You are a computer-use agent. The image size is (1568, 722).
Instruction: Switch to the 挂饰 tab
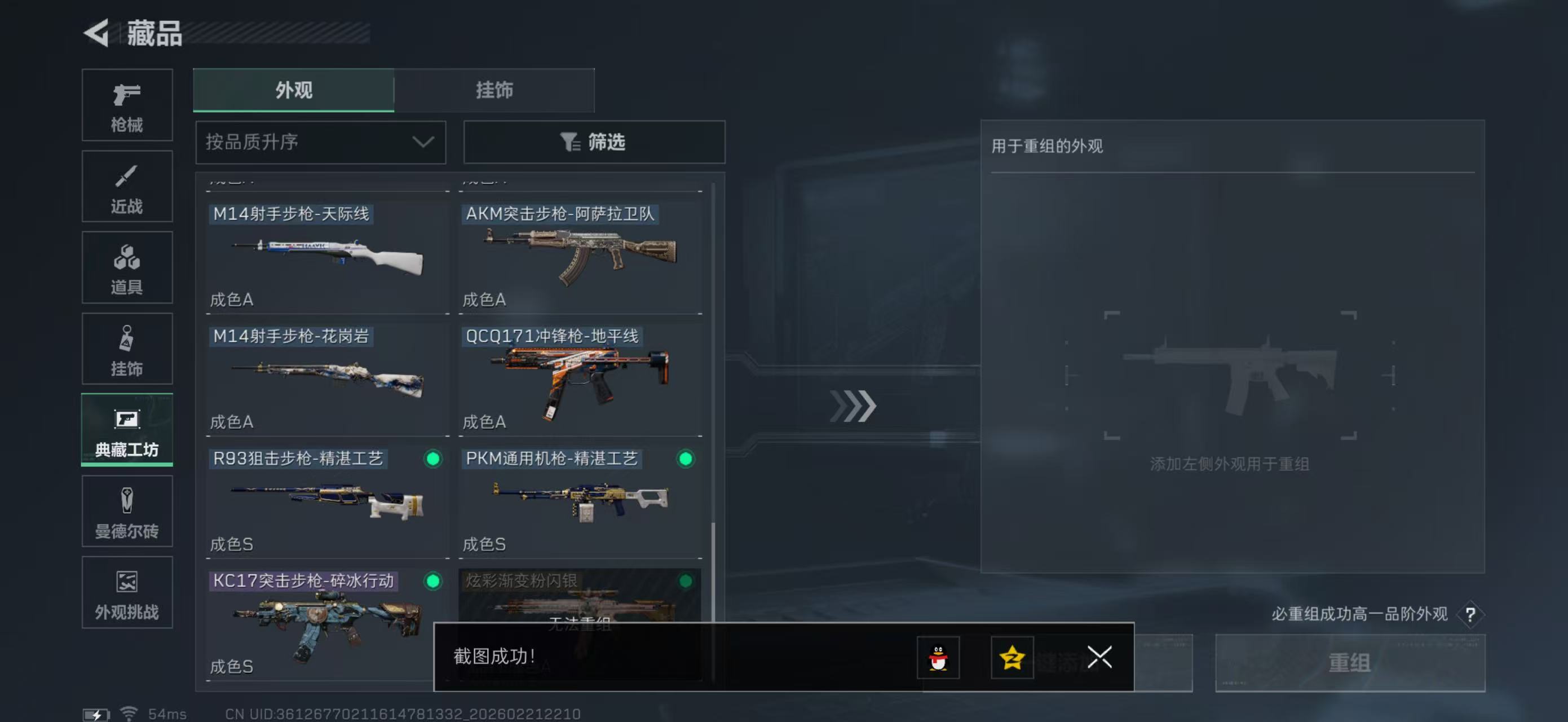[x=494, y=90]
